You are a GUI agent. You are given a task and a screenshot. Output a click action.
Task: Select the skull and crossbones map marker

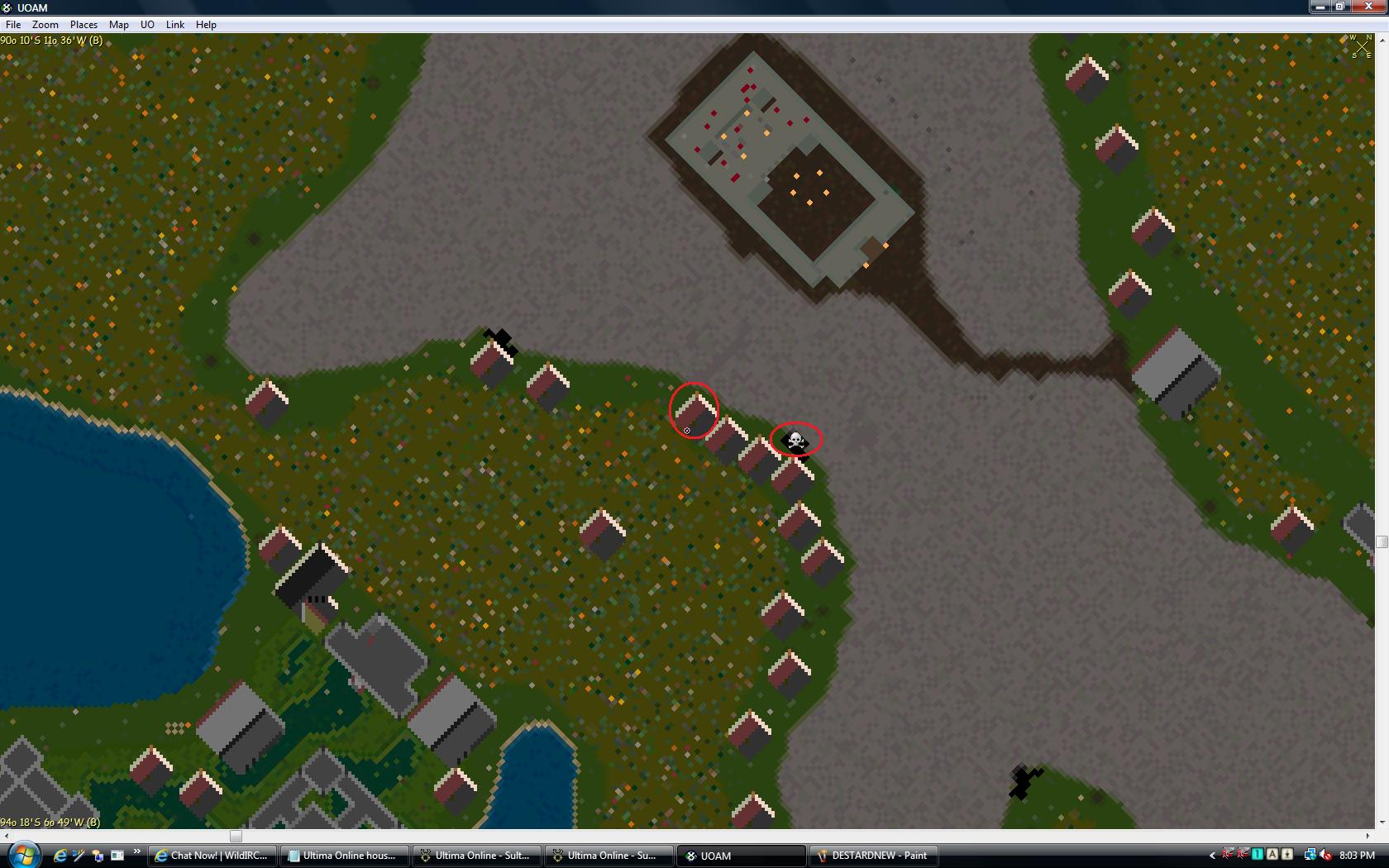(x=795, y=441)
